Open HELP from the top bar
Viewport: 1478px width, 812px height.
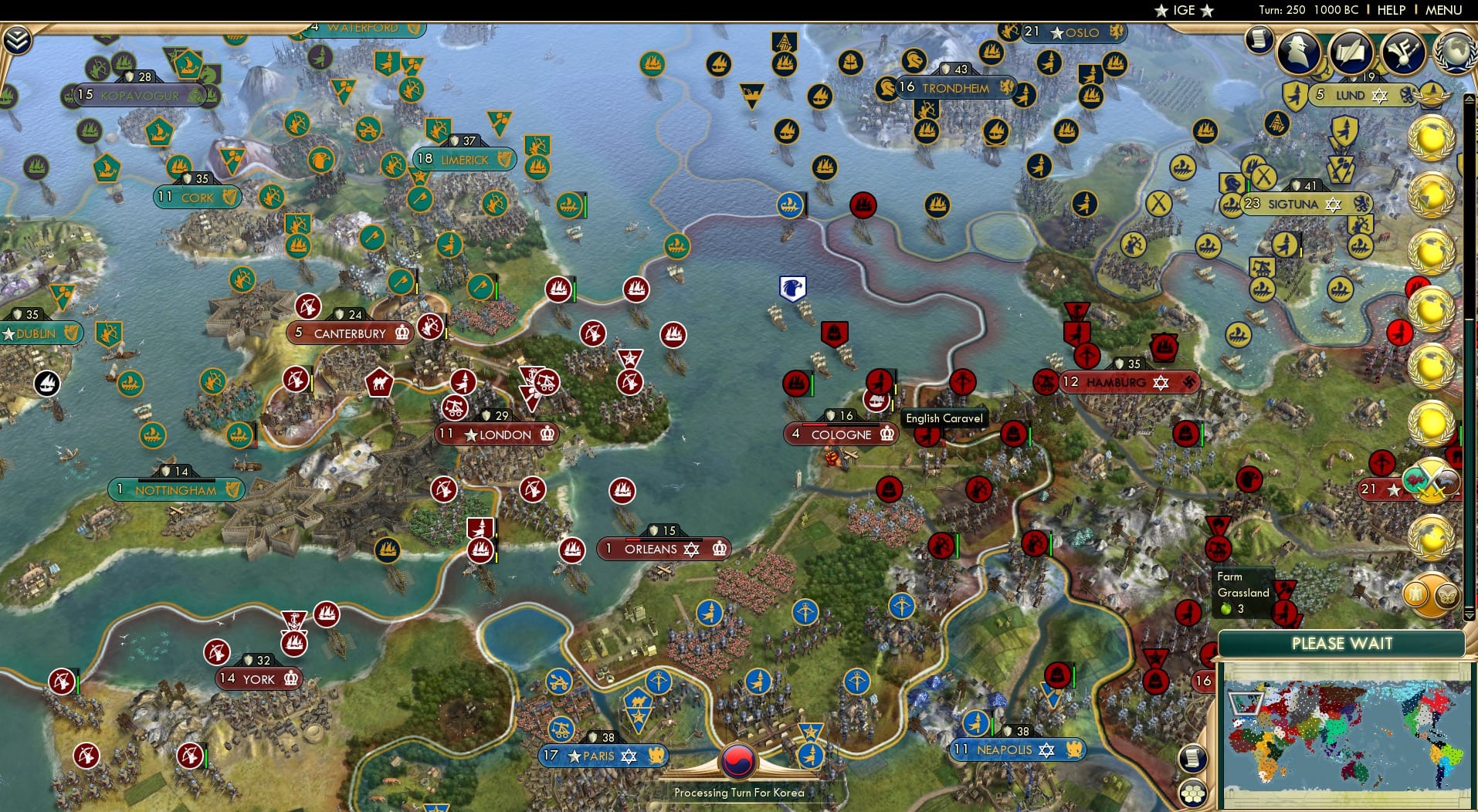point(1390,10)
